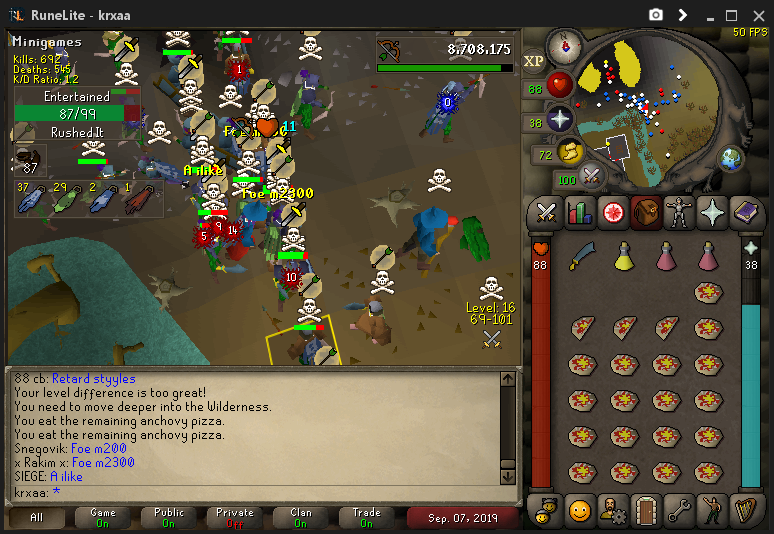
Task: Select the Public chat filter tab
Action: [x=168, y=518]
